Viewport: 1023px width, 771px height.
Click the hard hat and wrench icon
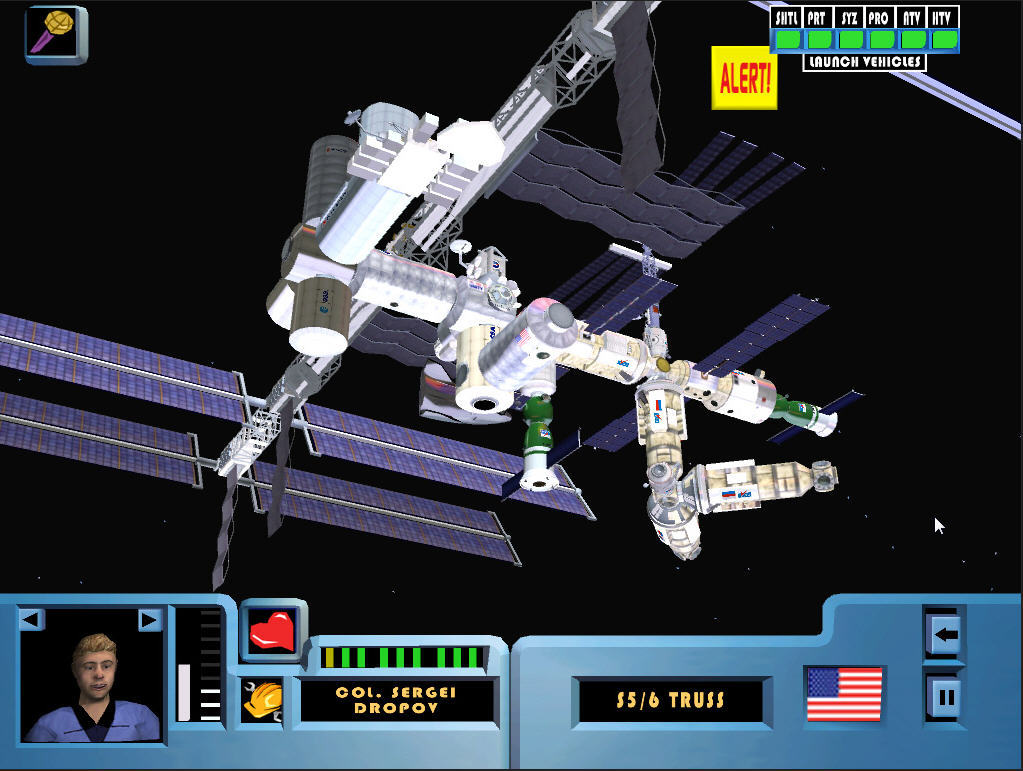pos(262,700)
